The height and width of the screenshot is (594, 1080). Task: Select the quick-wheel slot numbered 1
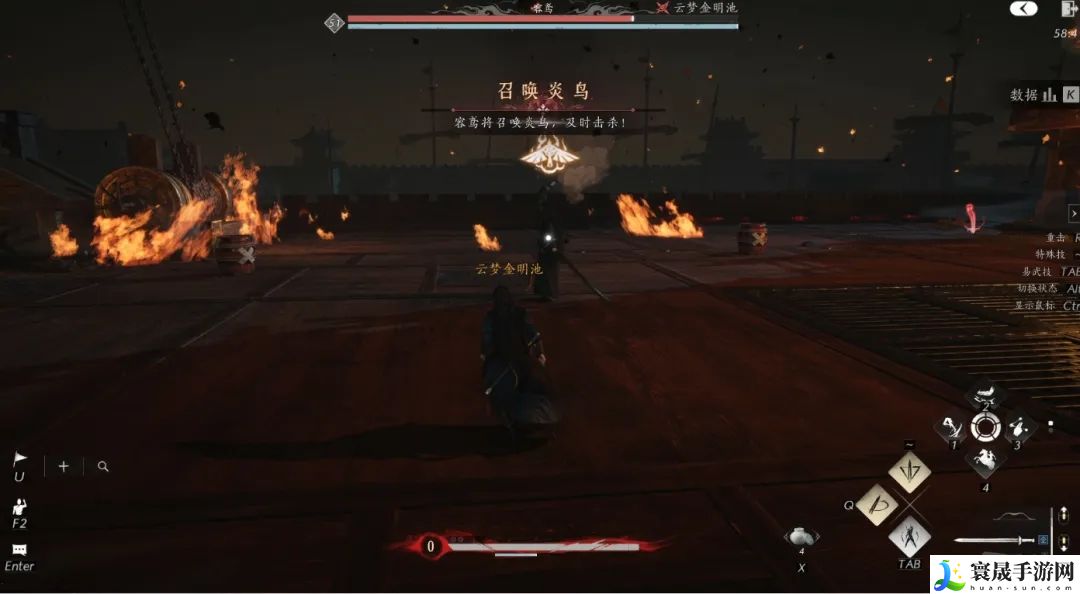[x=950, y=428]
